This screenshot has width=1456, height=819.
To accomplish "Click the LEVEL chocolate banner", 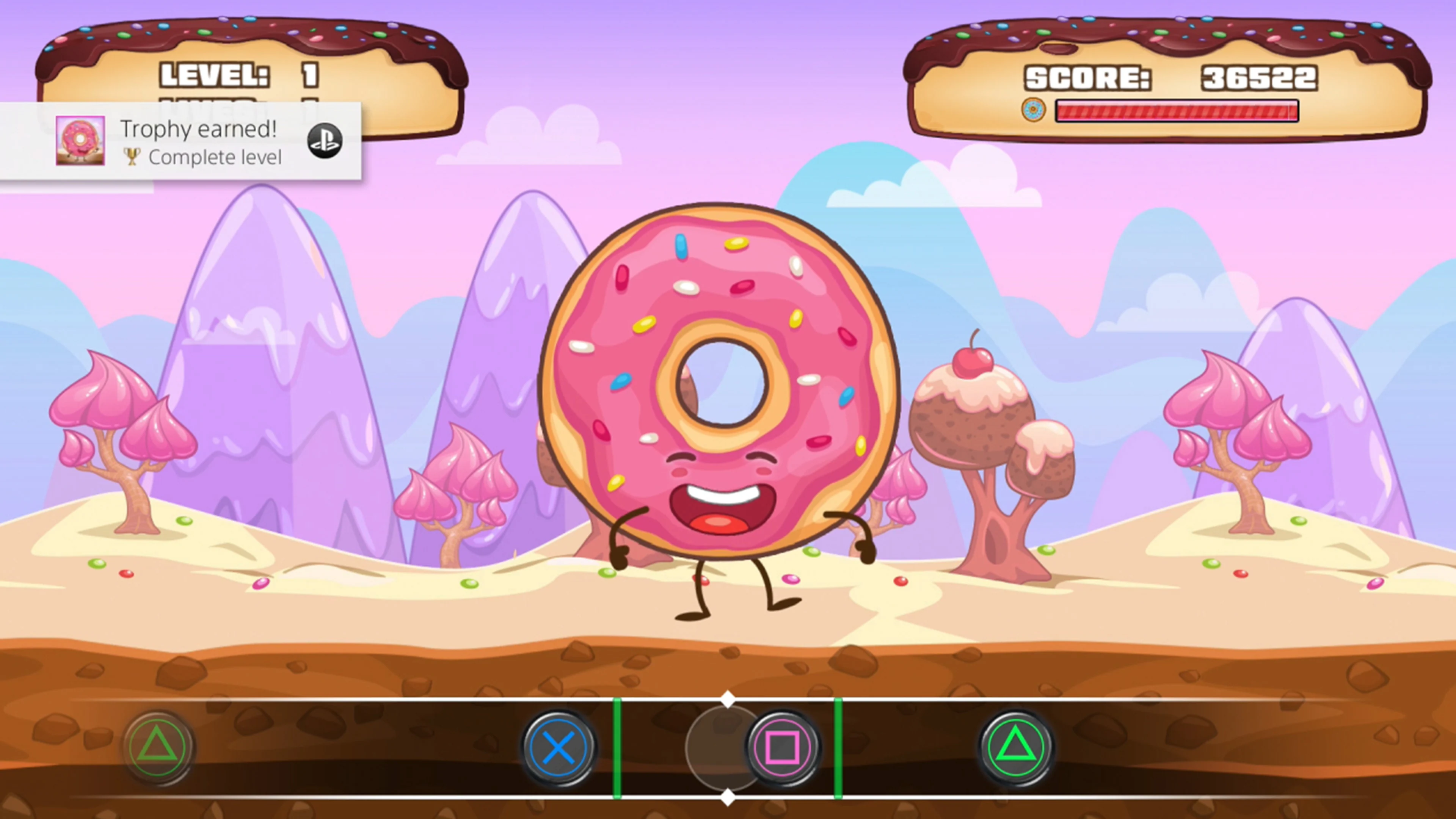I will tap(243, 74).
